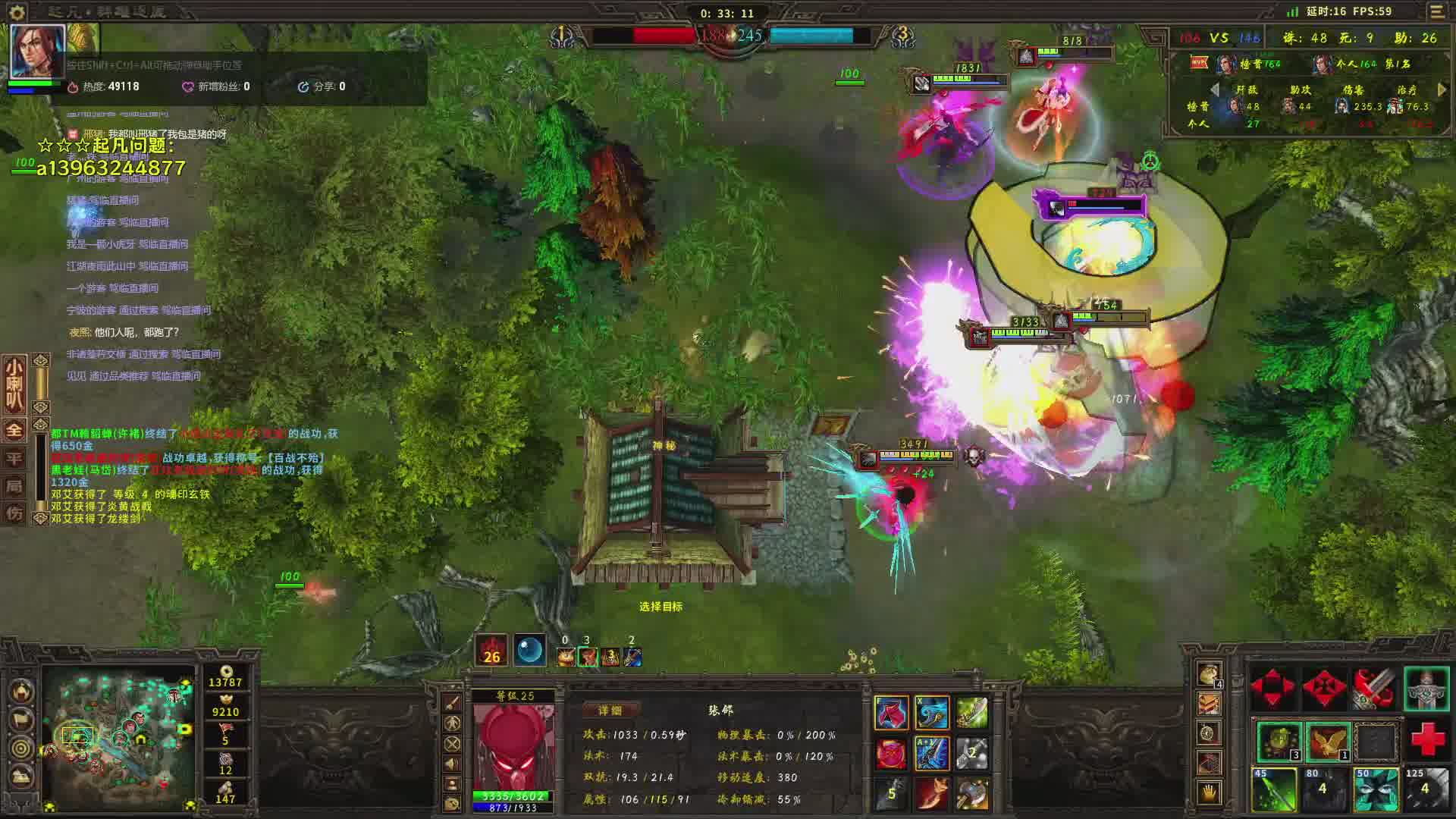Activate the green blade skill costing 45
This screenshot has height=819, width=1456.
[x=1273, y=789]
